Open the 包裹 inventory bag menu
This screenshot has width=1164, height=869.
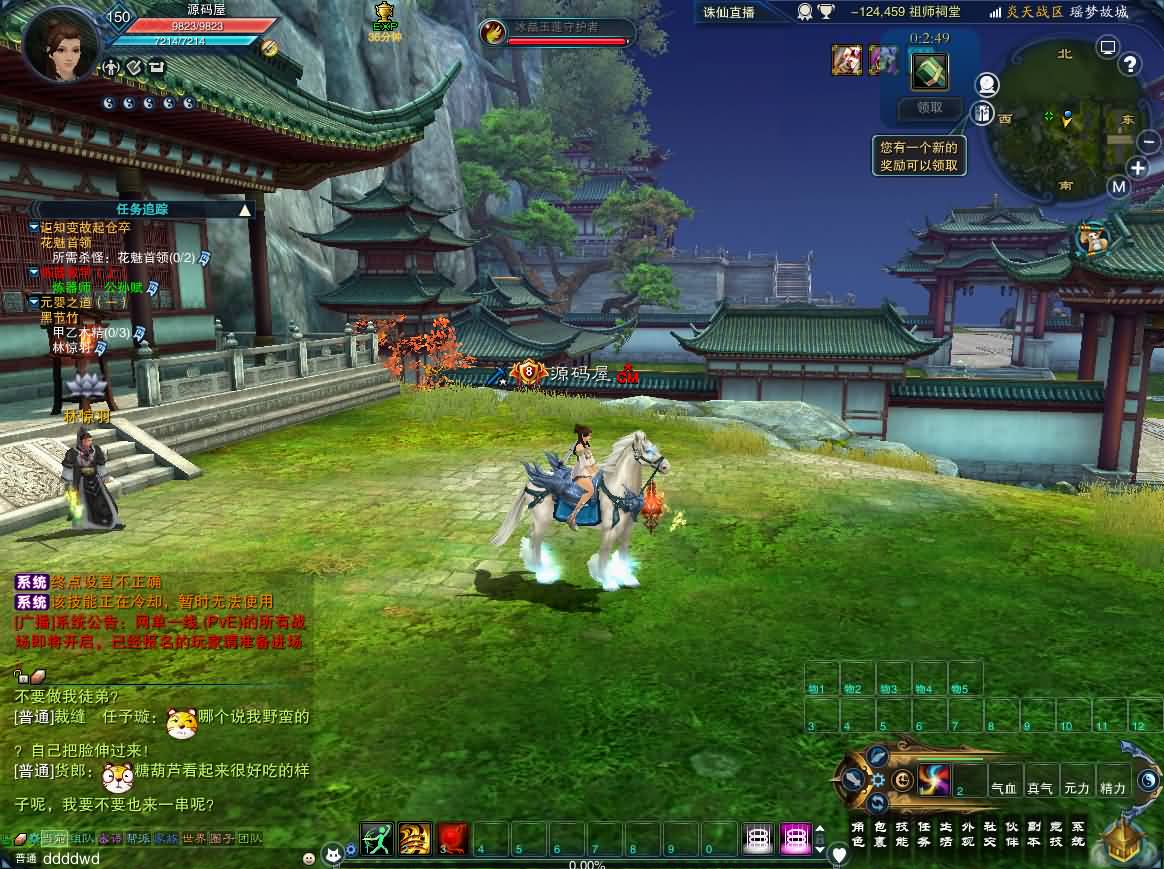click(x=880, y=834)
